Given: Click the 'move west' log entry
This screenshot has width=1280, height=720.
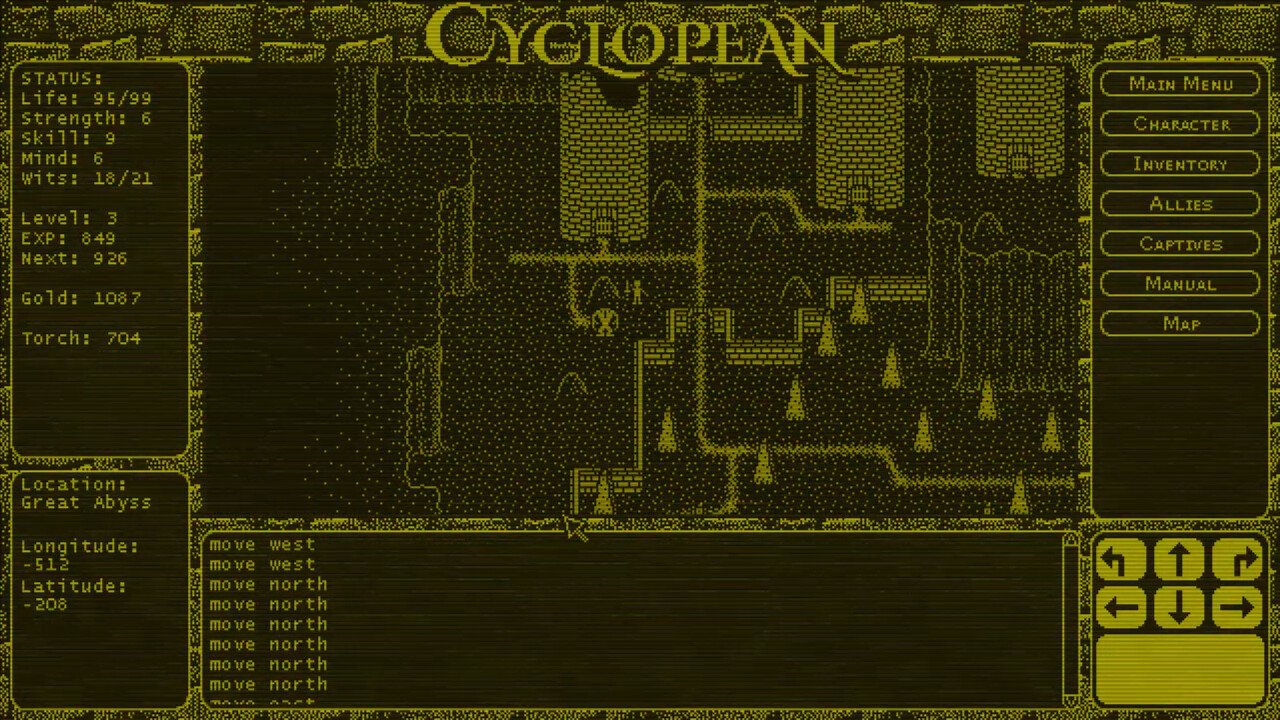Looking at the screenshot, I should pos(262,544).
